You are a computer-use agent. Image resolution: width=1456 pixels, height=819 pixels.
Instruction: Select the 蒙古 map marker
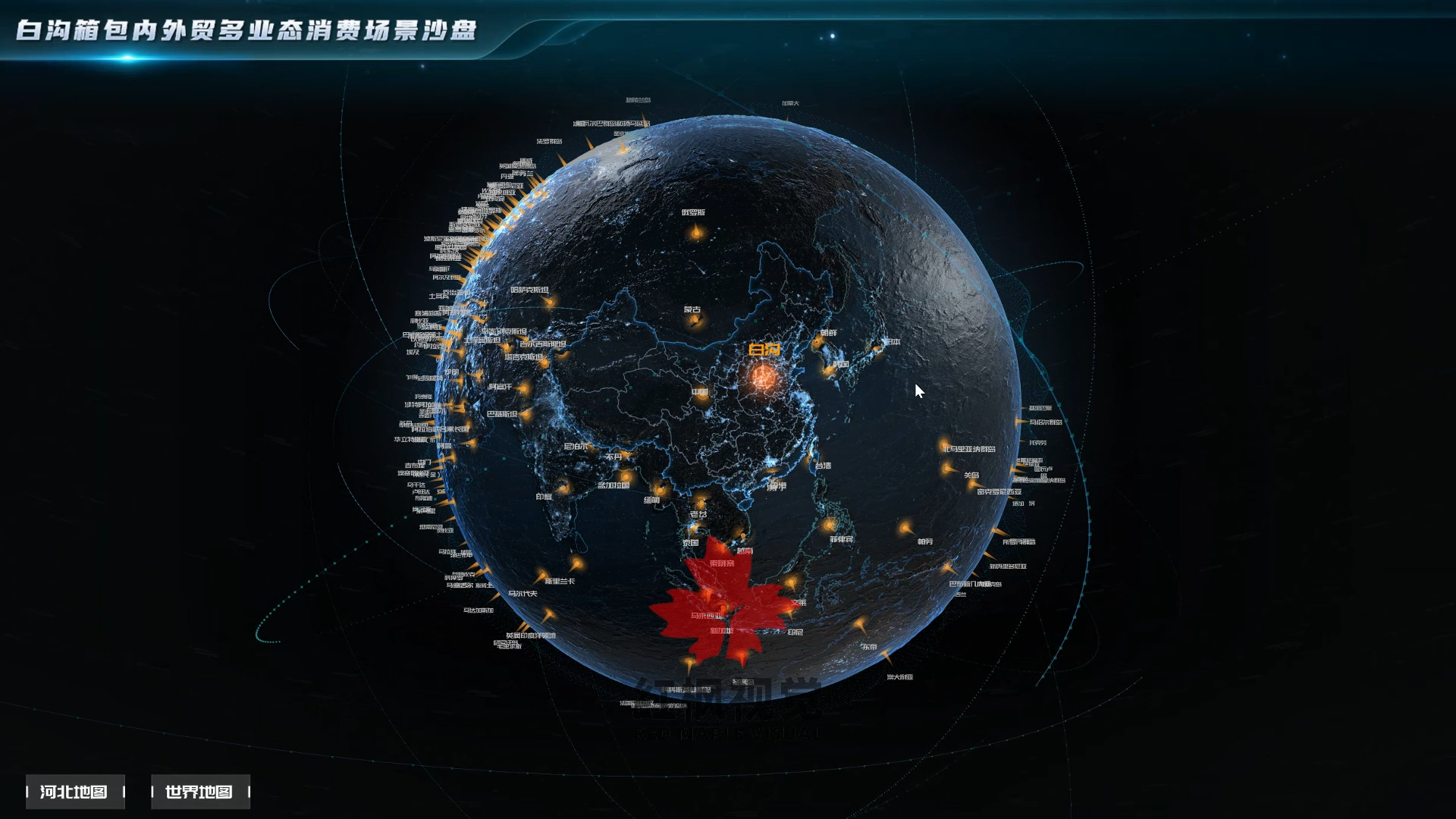(x=695, y=321)
